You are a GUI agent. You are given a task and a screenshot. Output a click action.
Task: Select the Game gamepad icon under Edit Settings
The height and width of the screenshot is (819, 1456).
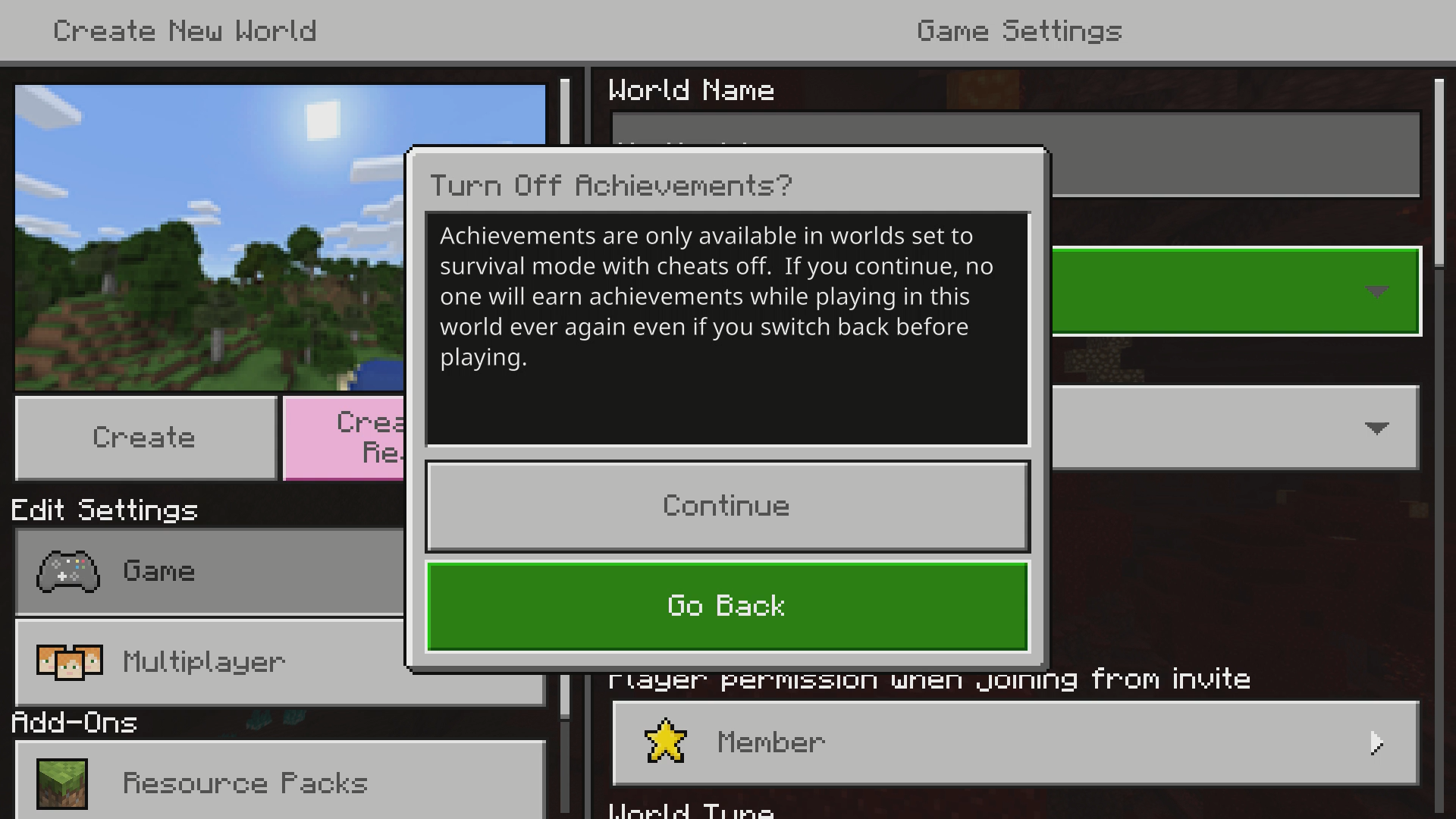[67, 571]
